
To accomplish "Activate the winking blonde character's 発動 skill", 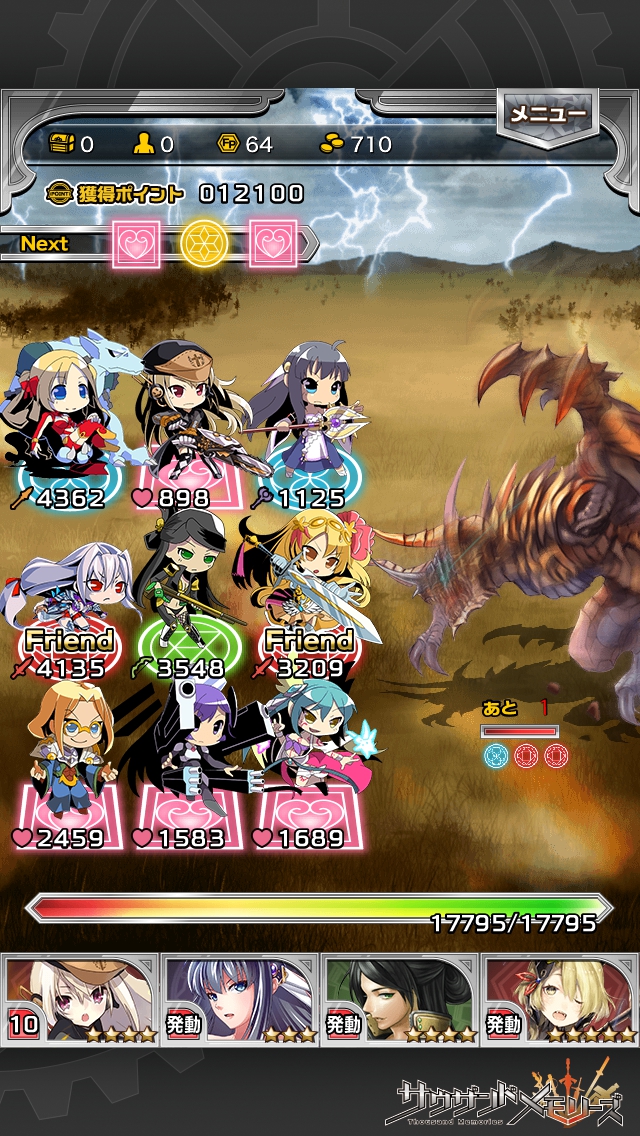I will [x=560, y=998].
